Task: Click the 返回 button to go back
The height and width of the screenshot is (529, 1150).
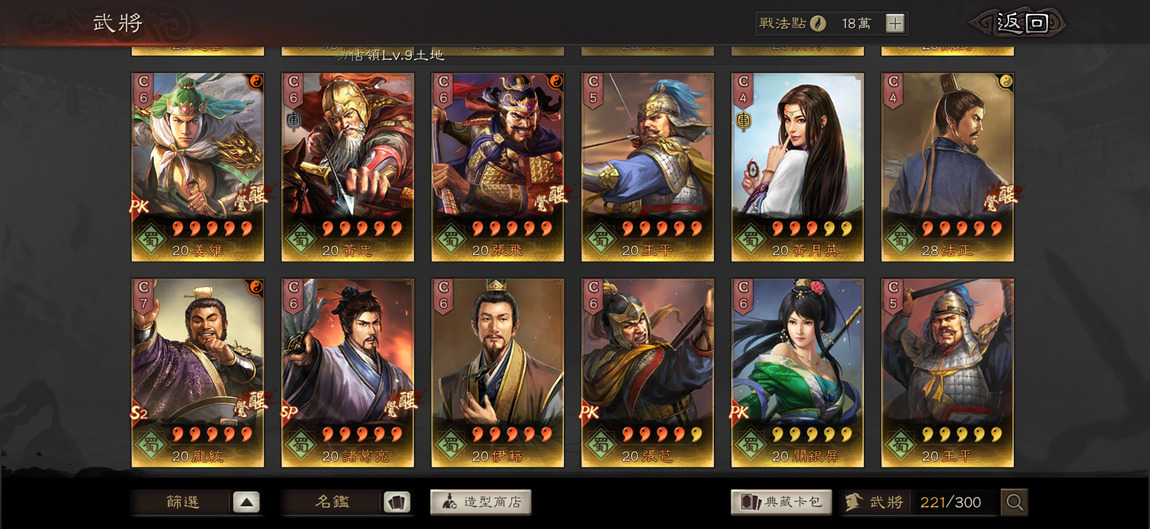Action: tap(1022, 23)
